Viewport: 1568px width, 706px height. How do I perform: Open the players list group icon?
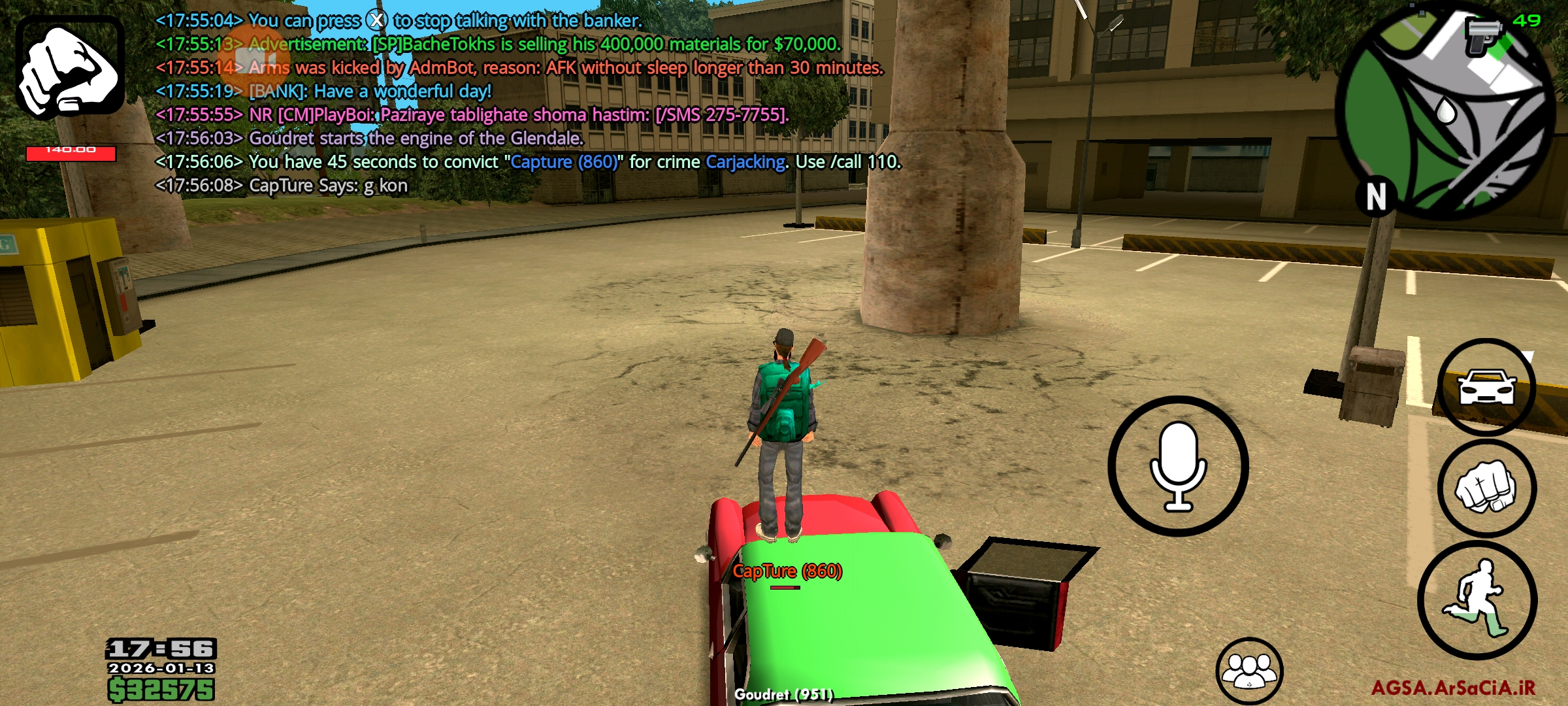click(x=1249, y=671)
